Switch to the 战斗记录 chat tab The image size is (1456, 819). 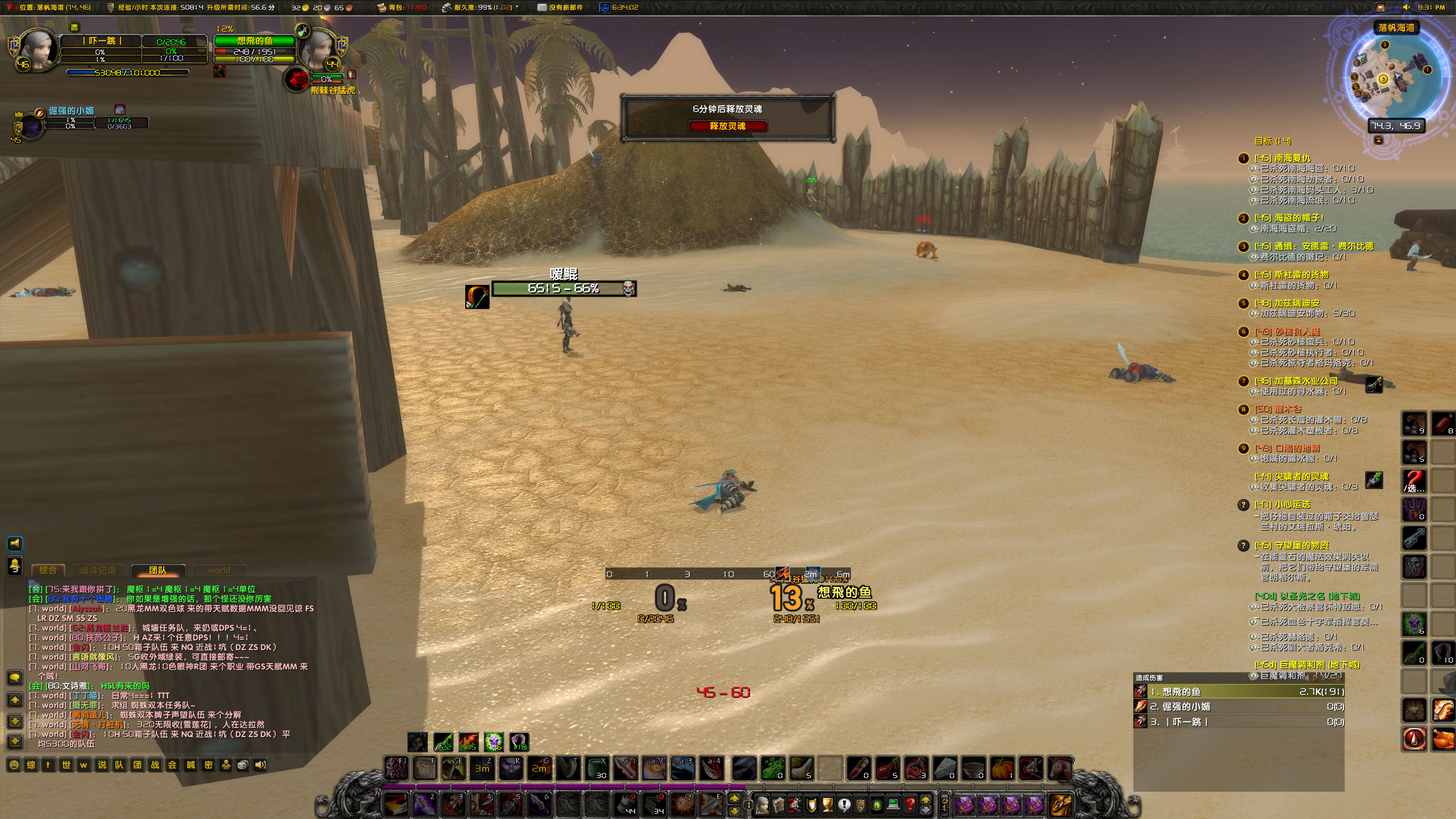pos(98,571)
